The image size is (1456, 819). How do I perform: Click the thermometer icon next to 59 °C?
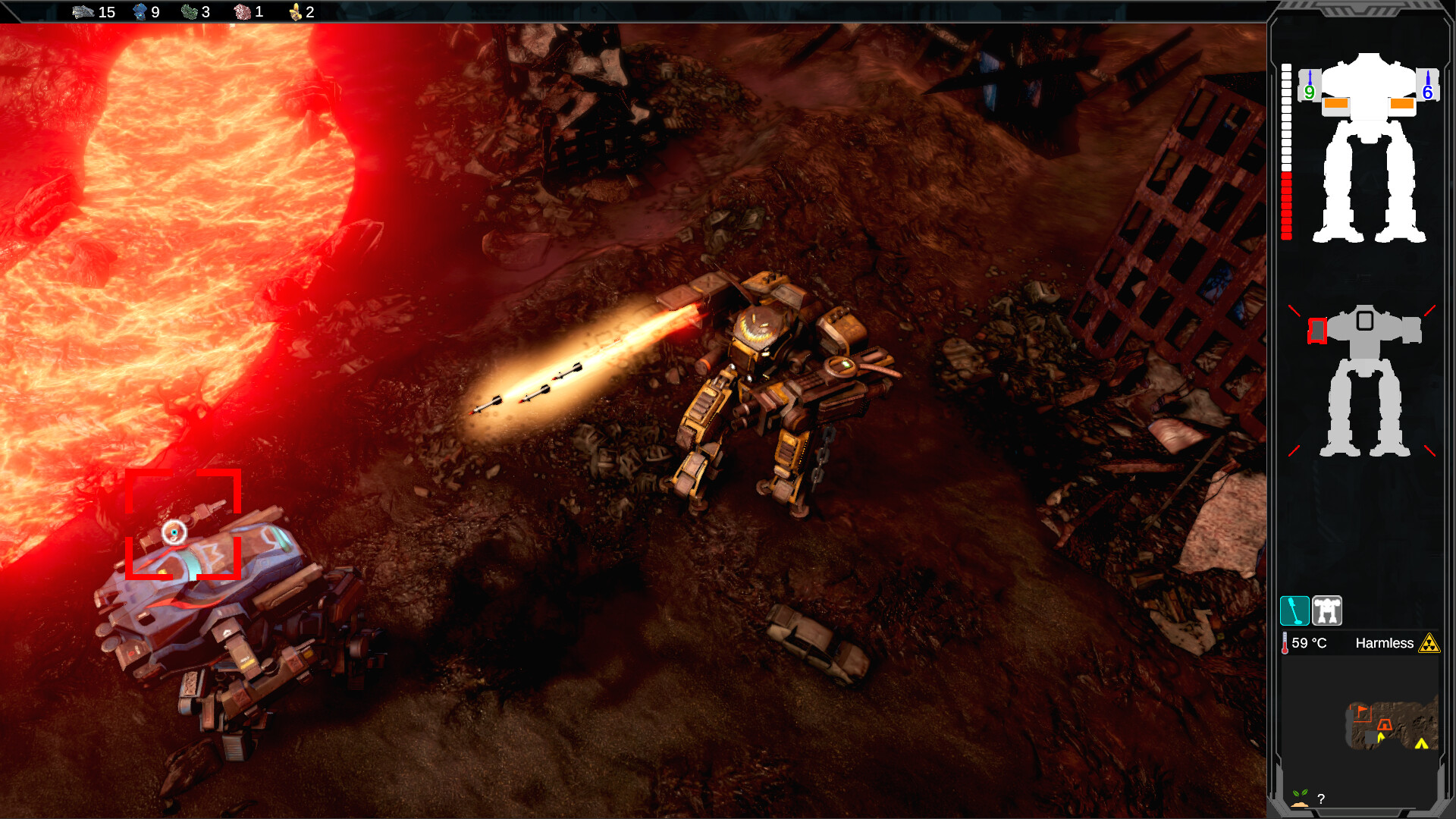[1285, 642]
